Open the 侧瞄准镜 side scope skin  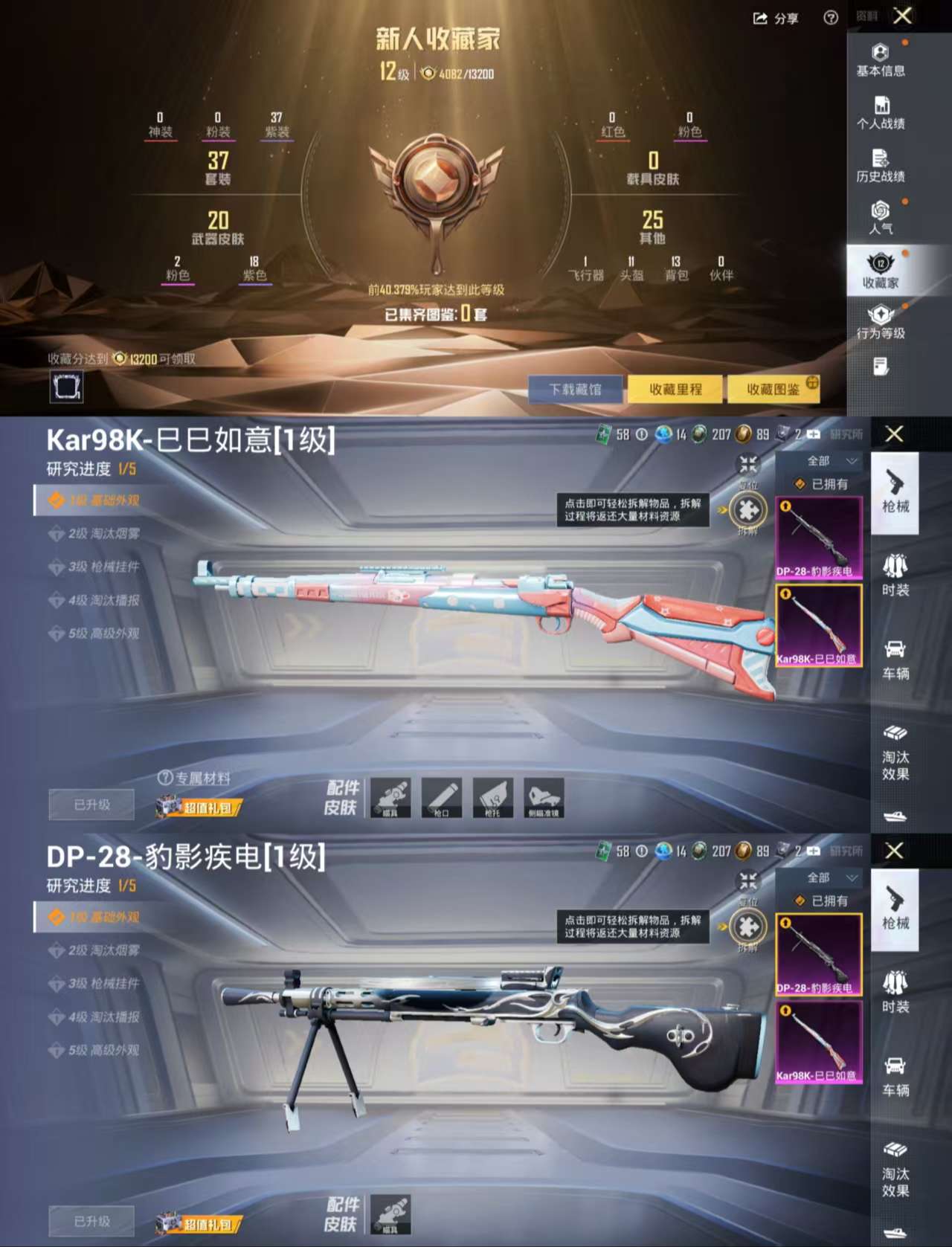pos(544,797)
